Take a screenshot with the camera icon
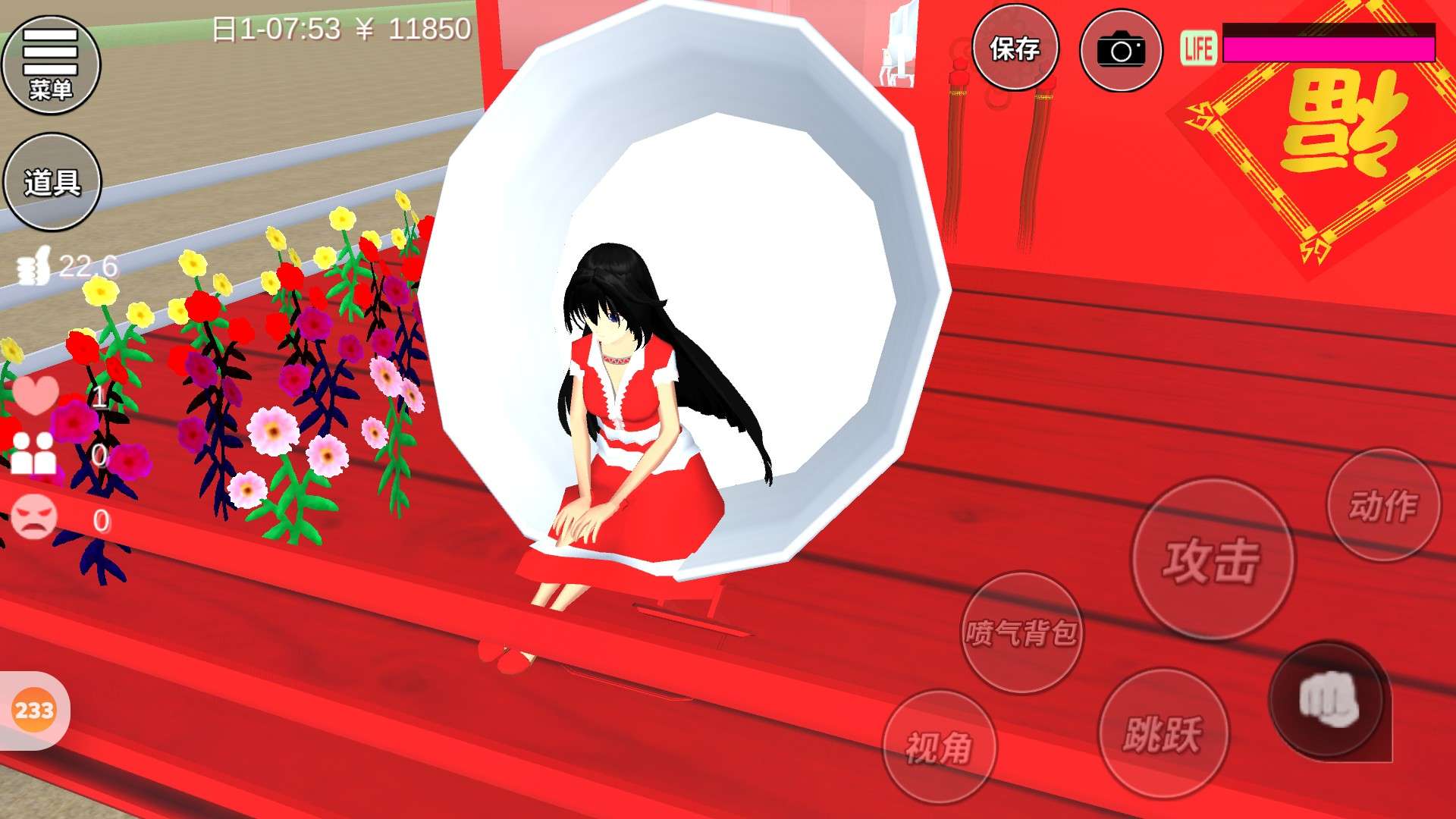The image size is (1456, 819). [1121, 51]
